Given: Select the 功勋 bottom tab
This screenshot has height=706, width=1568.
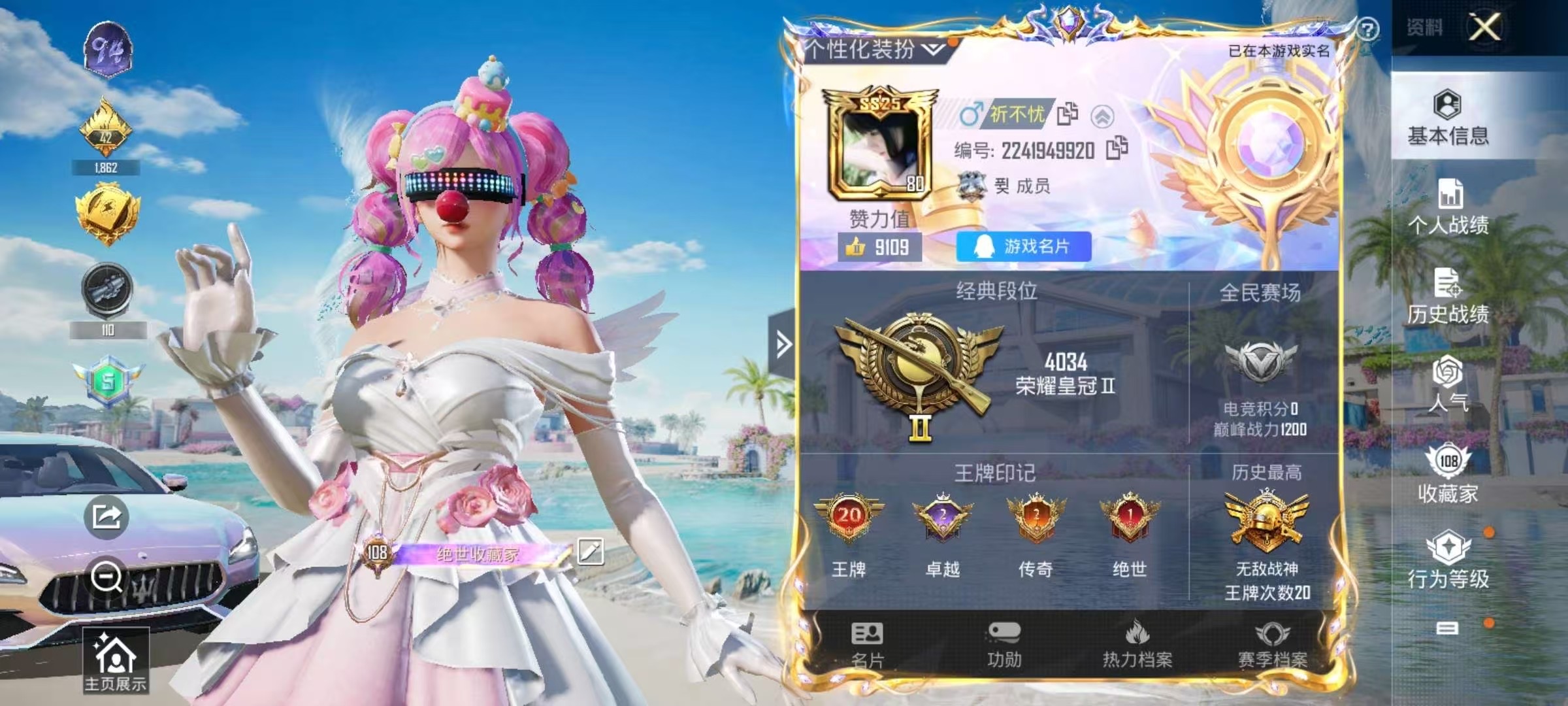Looking at the screenshot, I should [x=1004, y=645].
